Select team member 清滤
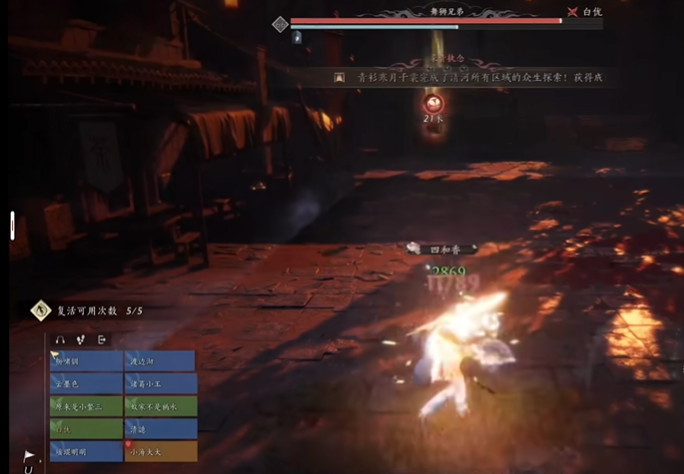Image resolution: width=684 pixels, height=474 pixels. pyautogui.click(x=160, y=429)
